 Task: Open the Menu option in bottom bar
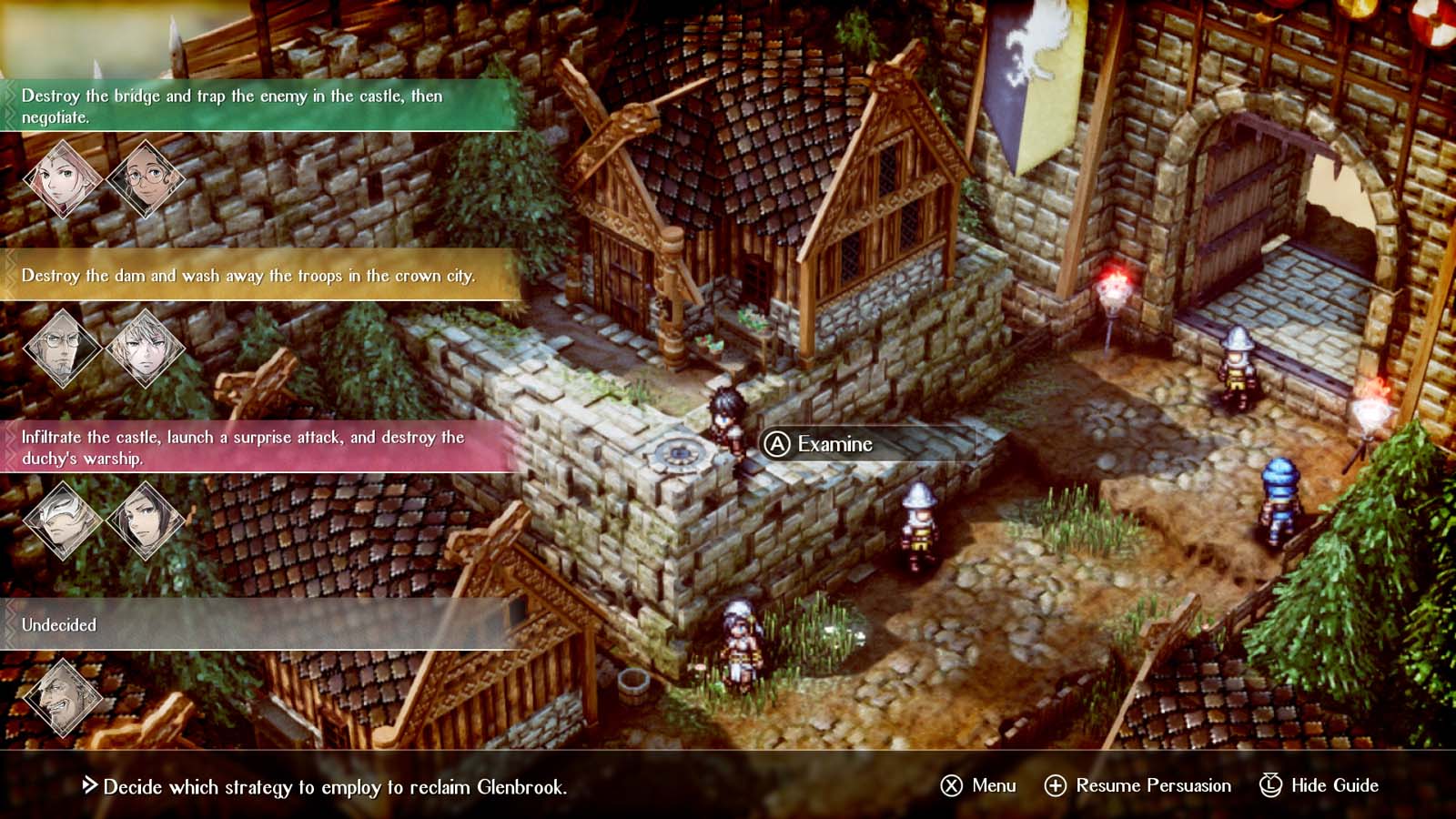coord(978,785)
